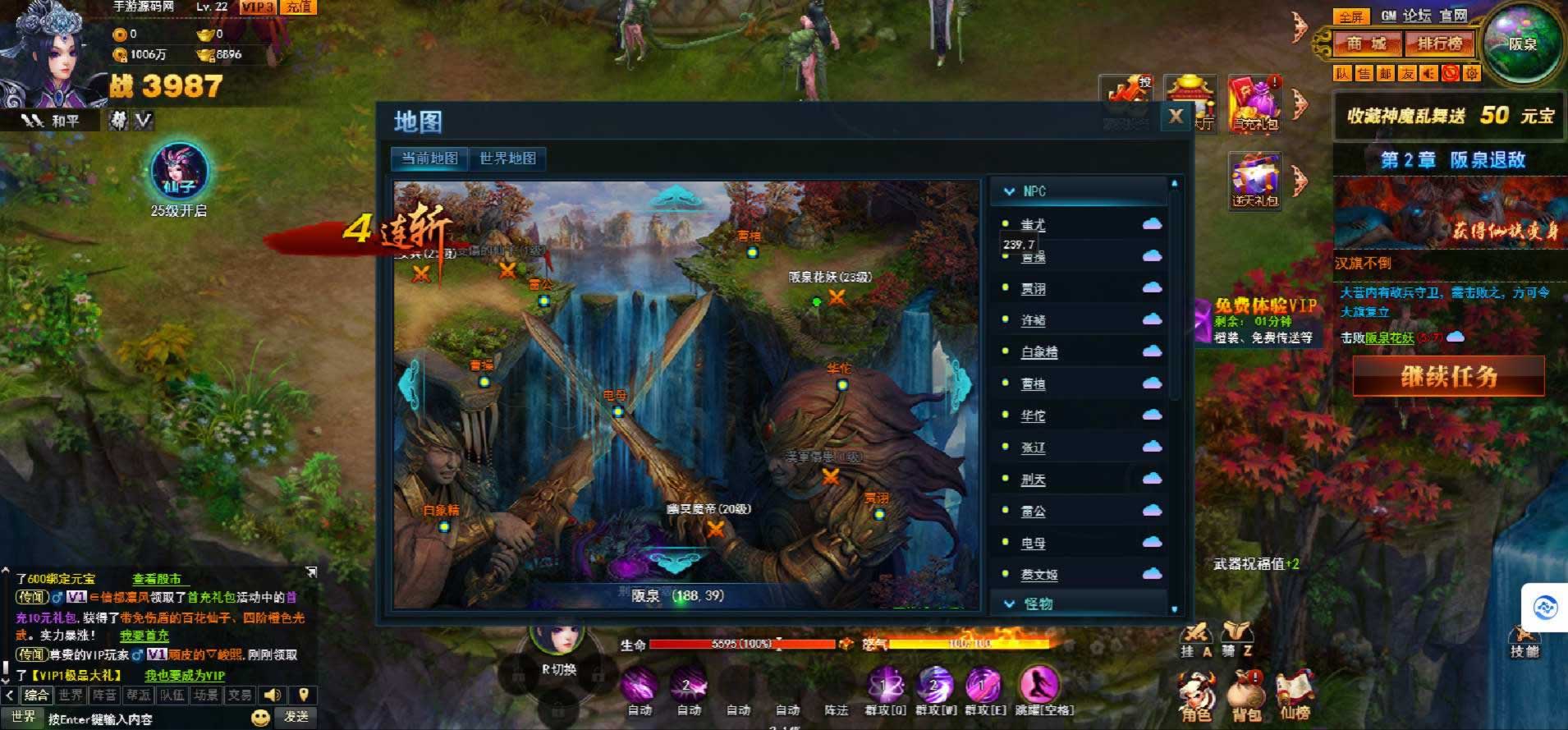This screenshot has width=1568, height=730.
Task: Toggle 全屏 fullscreen mode
Action: 1350,16
